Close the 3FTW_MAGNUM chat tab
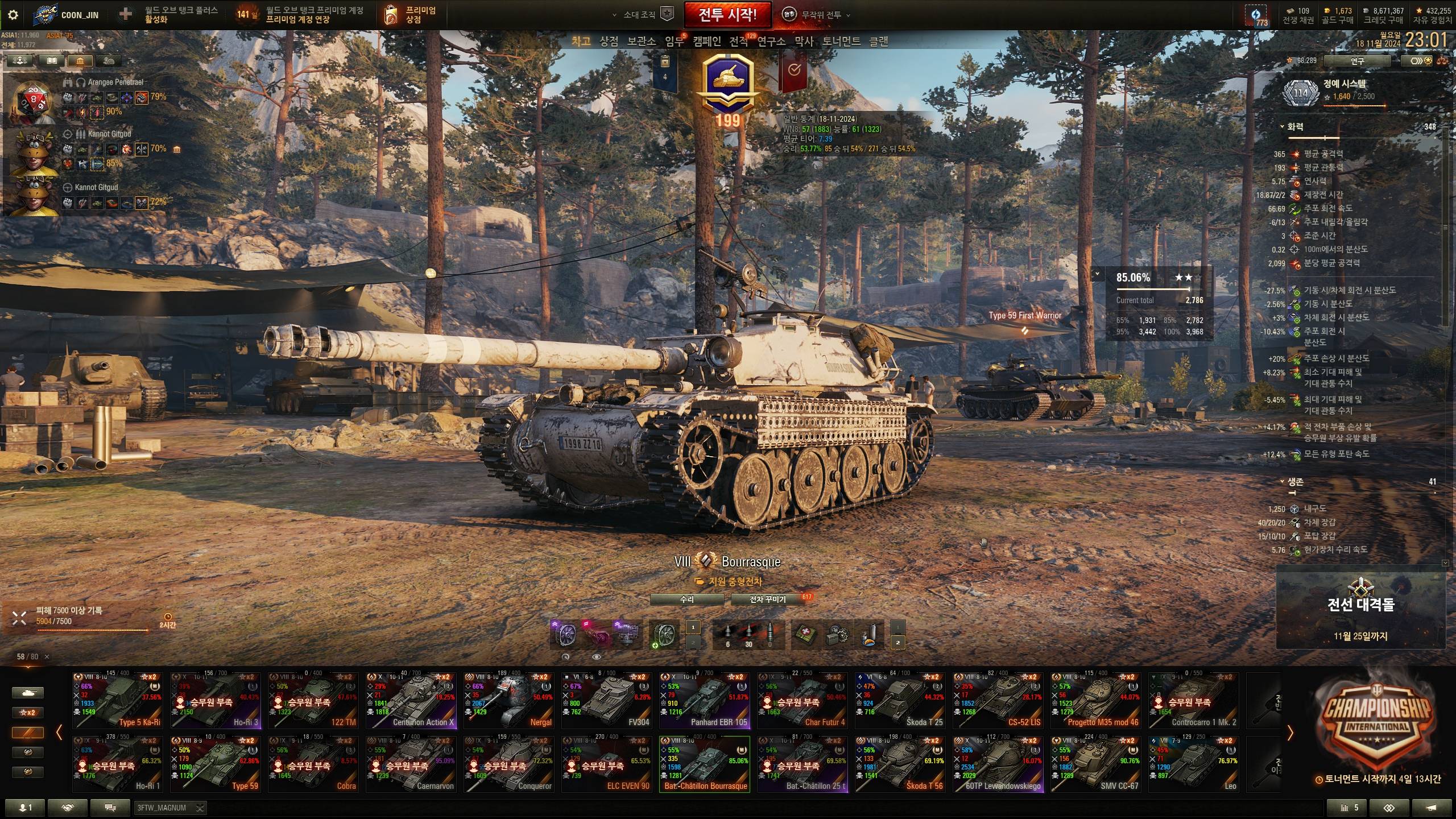This screenshot has width=1456, height=819. coord(200,808)
